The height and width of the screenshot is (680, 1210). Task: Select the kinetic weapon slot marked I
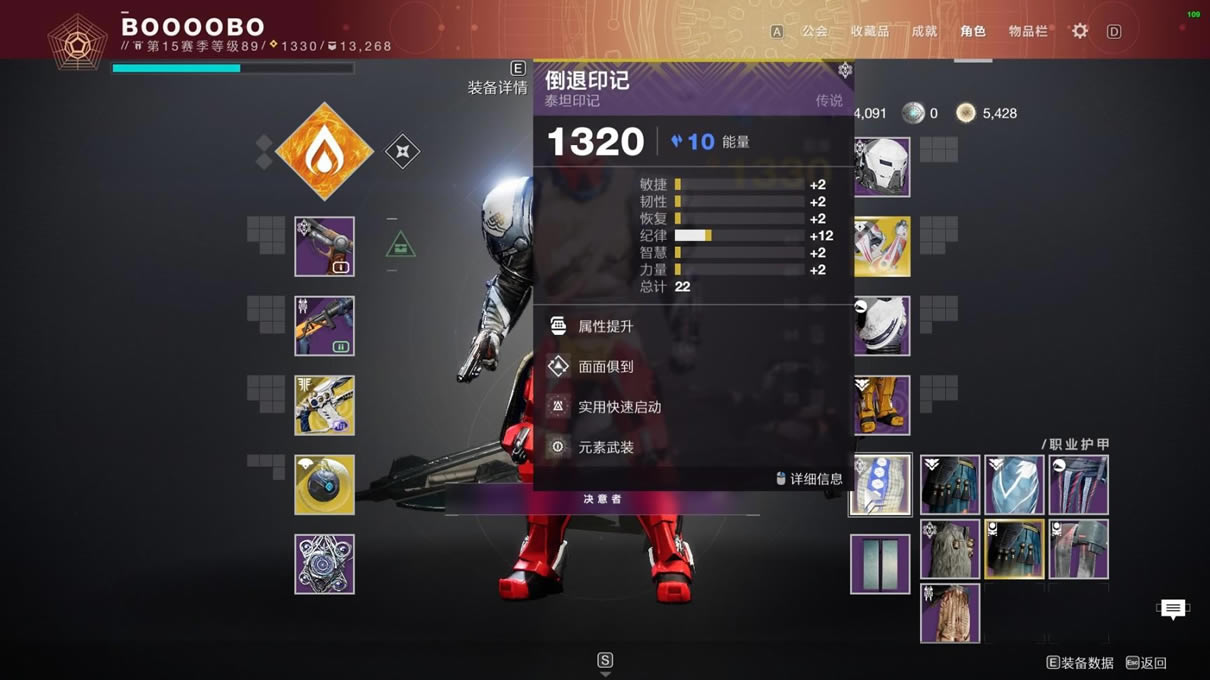[324, 246]
